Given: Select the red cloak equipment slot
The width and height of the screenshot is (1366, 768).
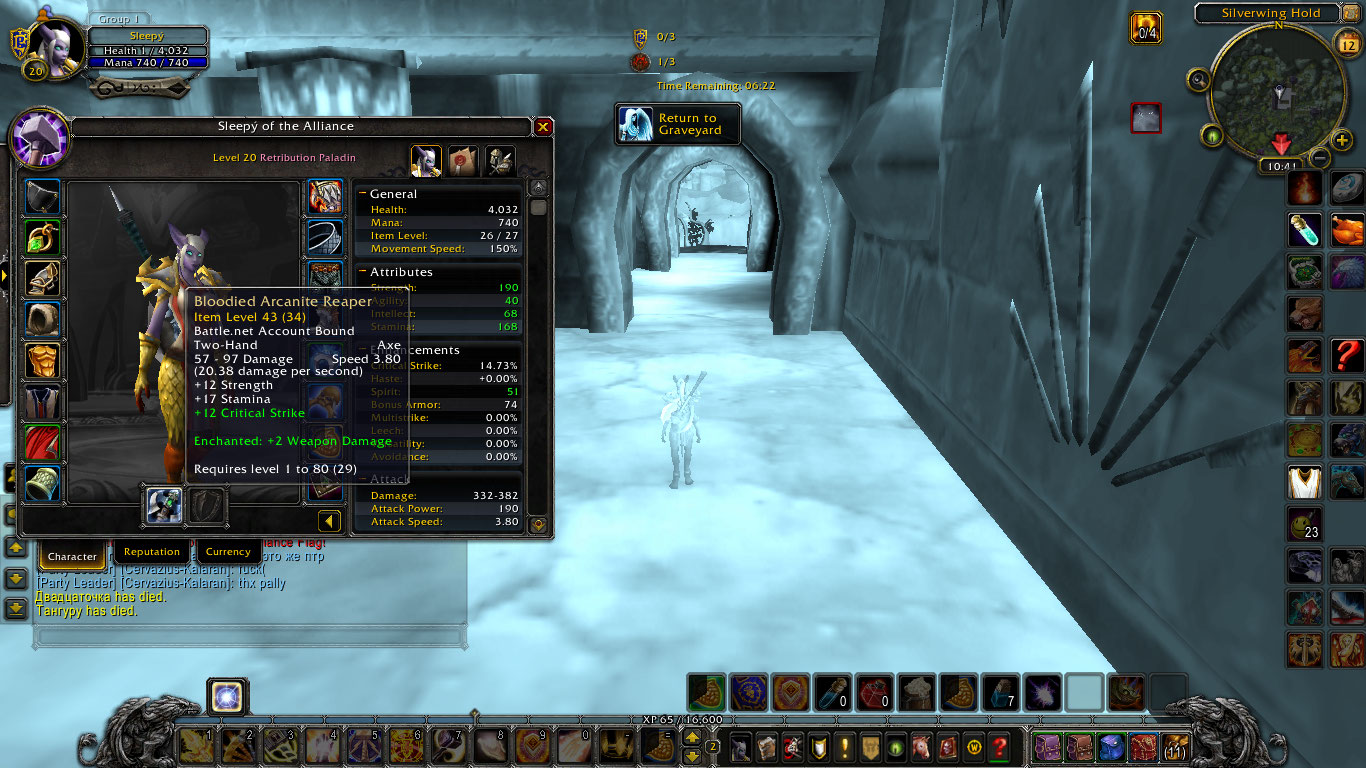Looking at the screenshot, I should [43, 443].
